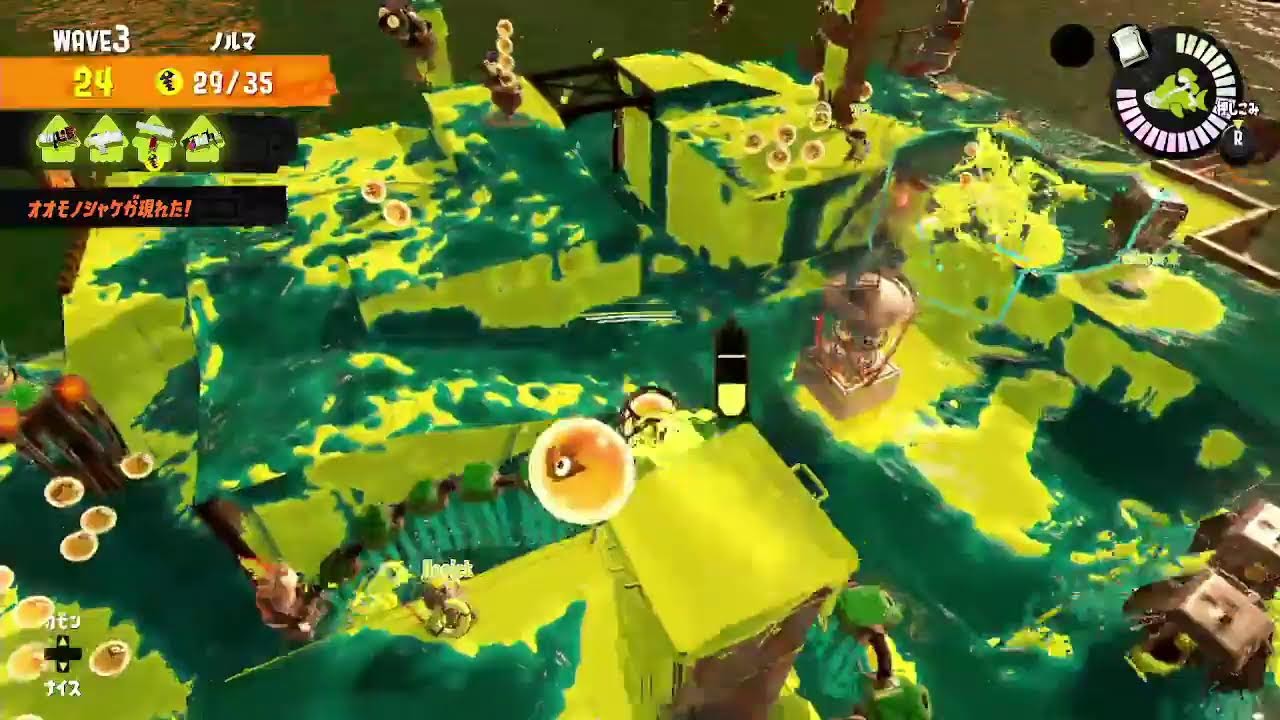Toggle the オモン signal on the D-pad up
Screen dimensions: 1280x720
pyautogui.click(x=62, y=622)
